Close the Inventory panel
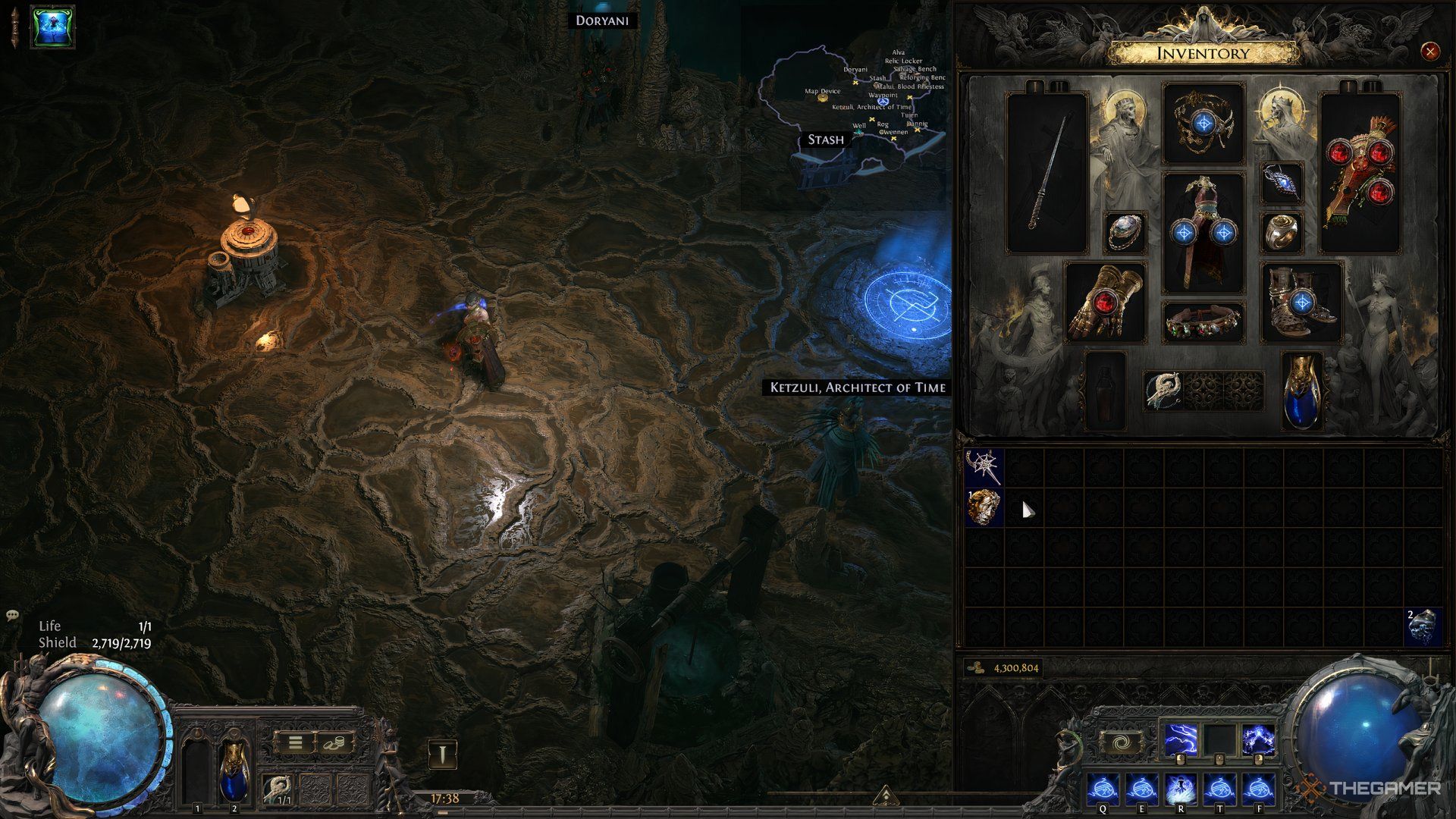 (1429, 52)
